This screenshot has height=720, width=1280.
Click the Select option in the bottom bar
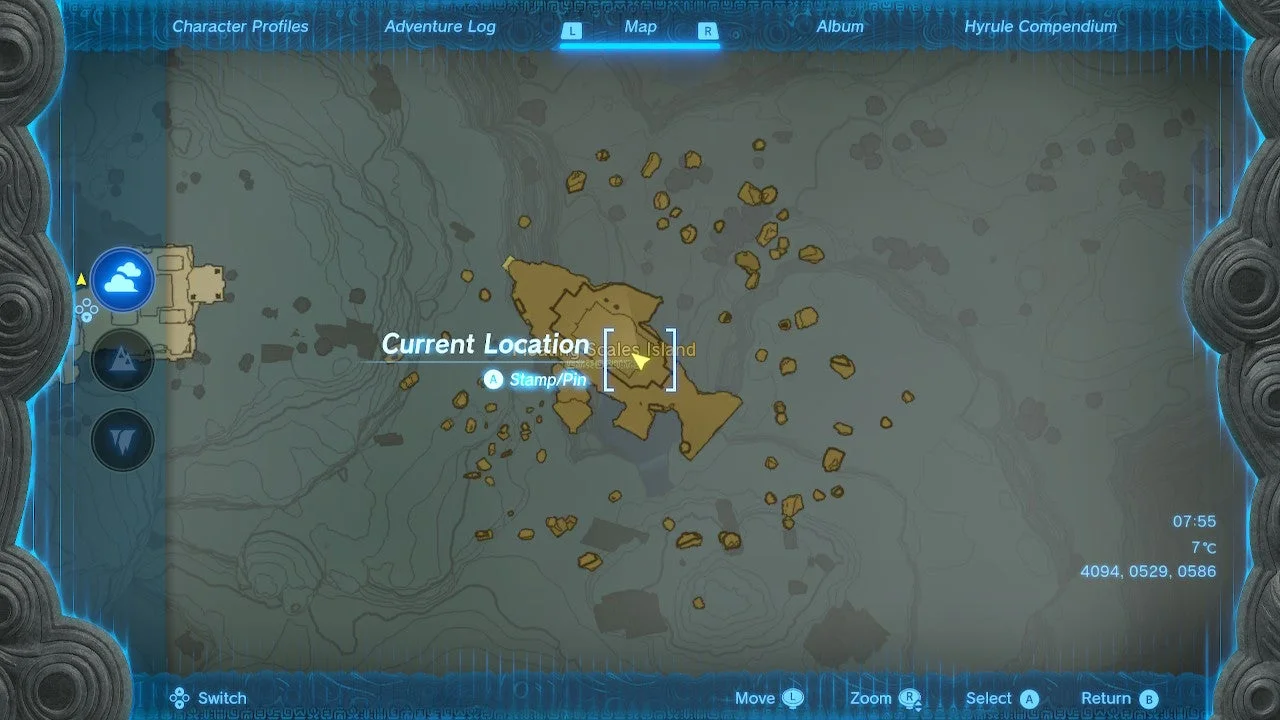pyautogui.click(x=989, y=697)
